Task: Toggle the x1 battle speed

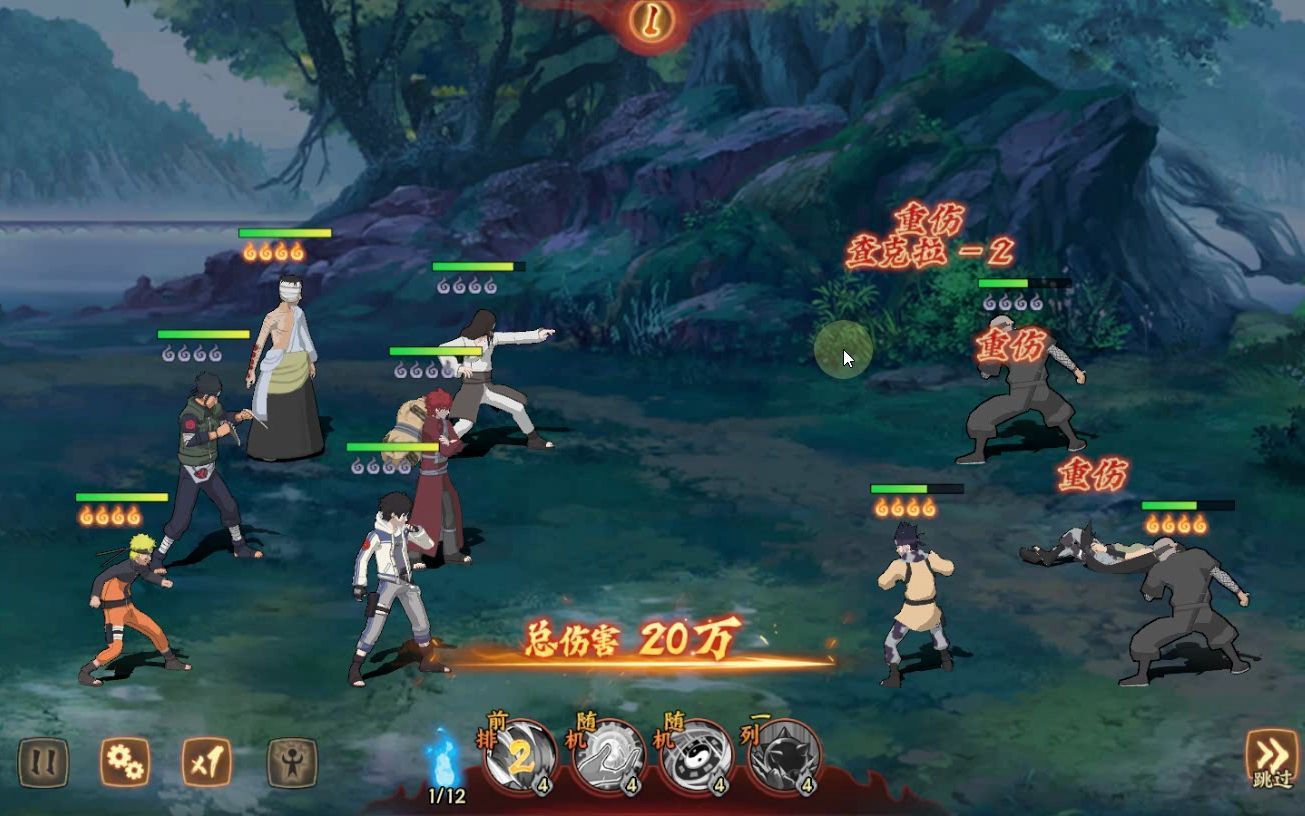Action: 207,764
